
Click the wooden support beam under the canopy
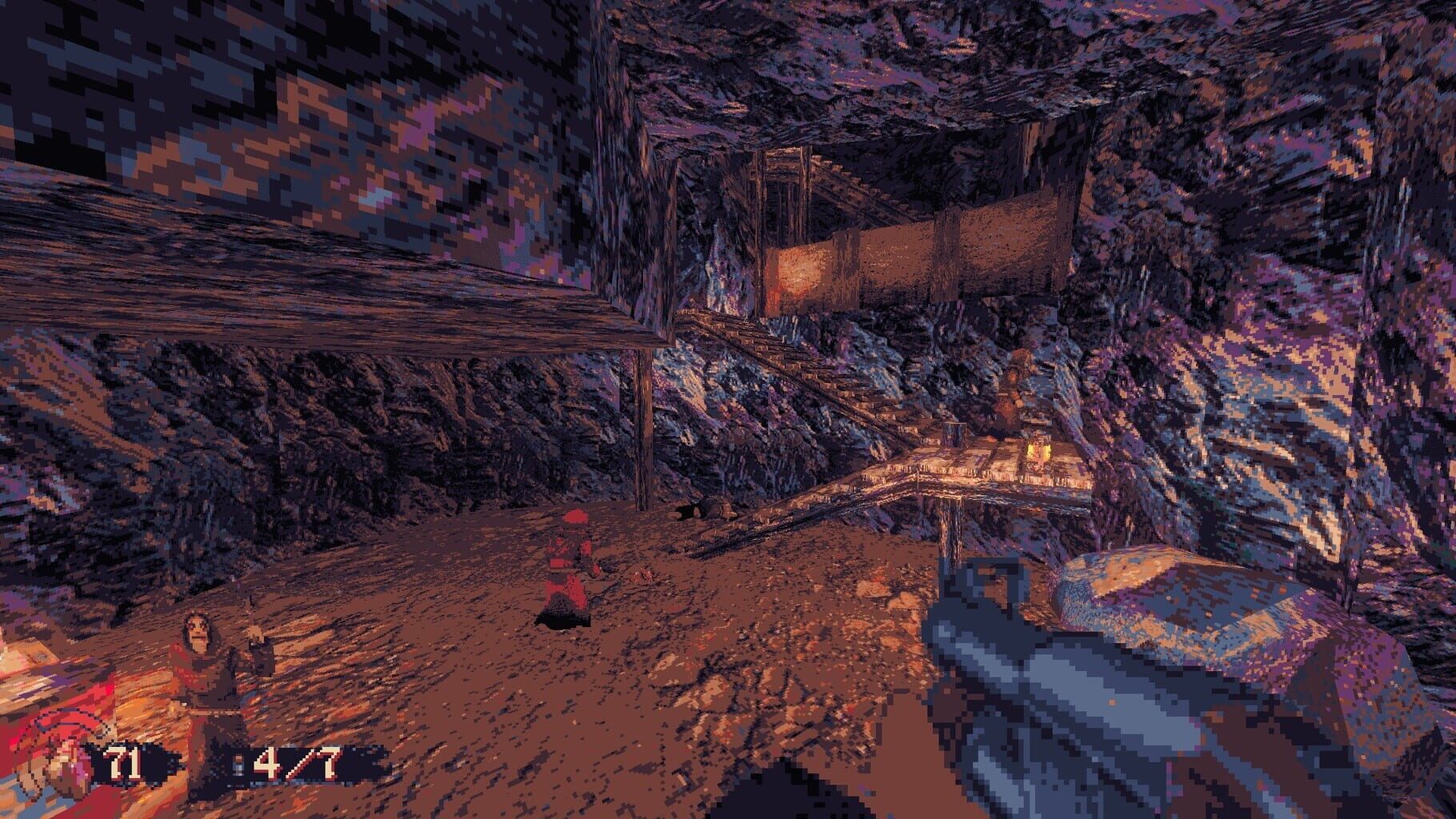tap(645, 432)
